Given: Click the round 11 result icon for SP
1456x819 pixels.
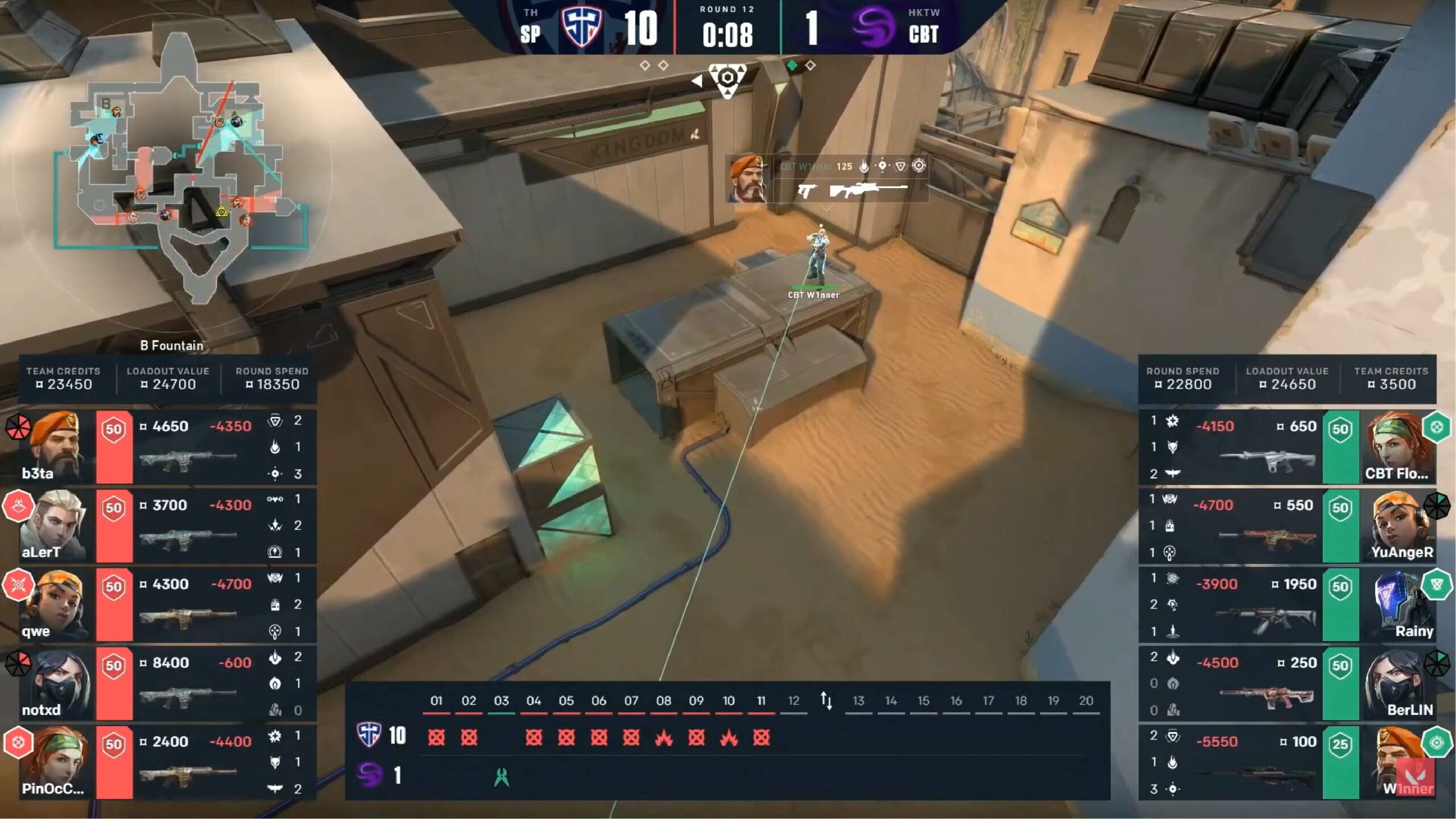Looking at the screenshot, I should pyautogui.click(x=761, y=738).
